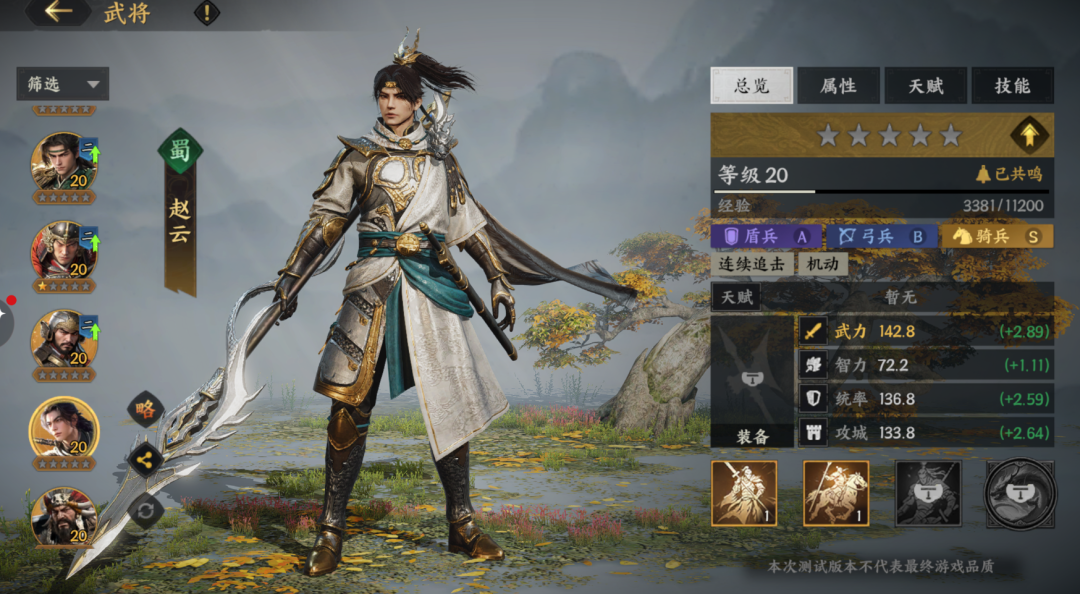Switch to the 属性 attributes tab
The width and height of the screenshot is (1080, 594).
coord(838,86)
